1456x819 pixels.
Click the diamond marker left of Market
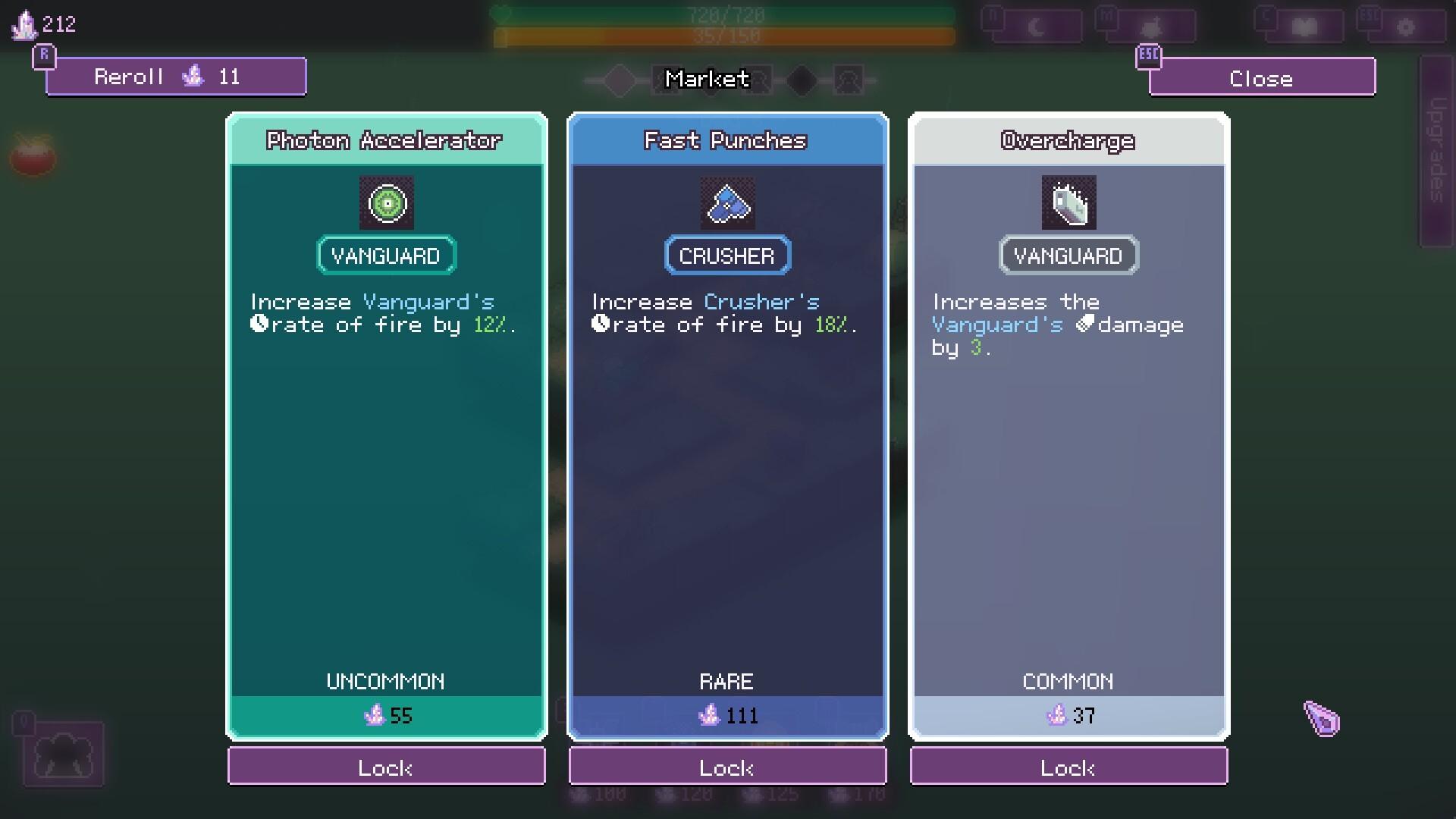(618, 78)
